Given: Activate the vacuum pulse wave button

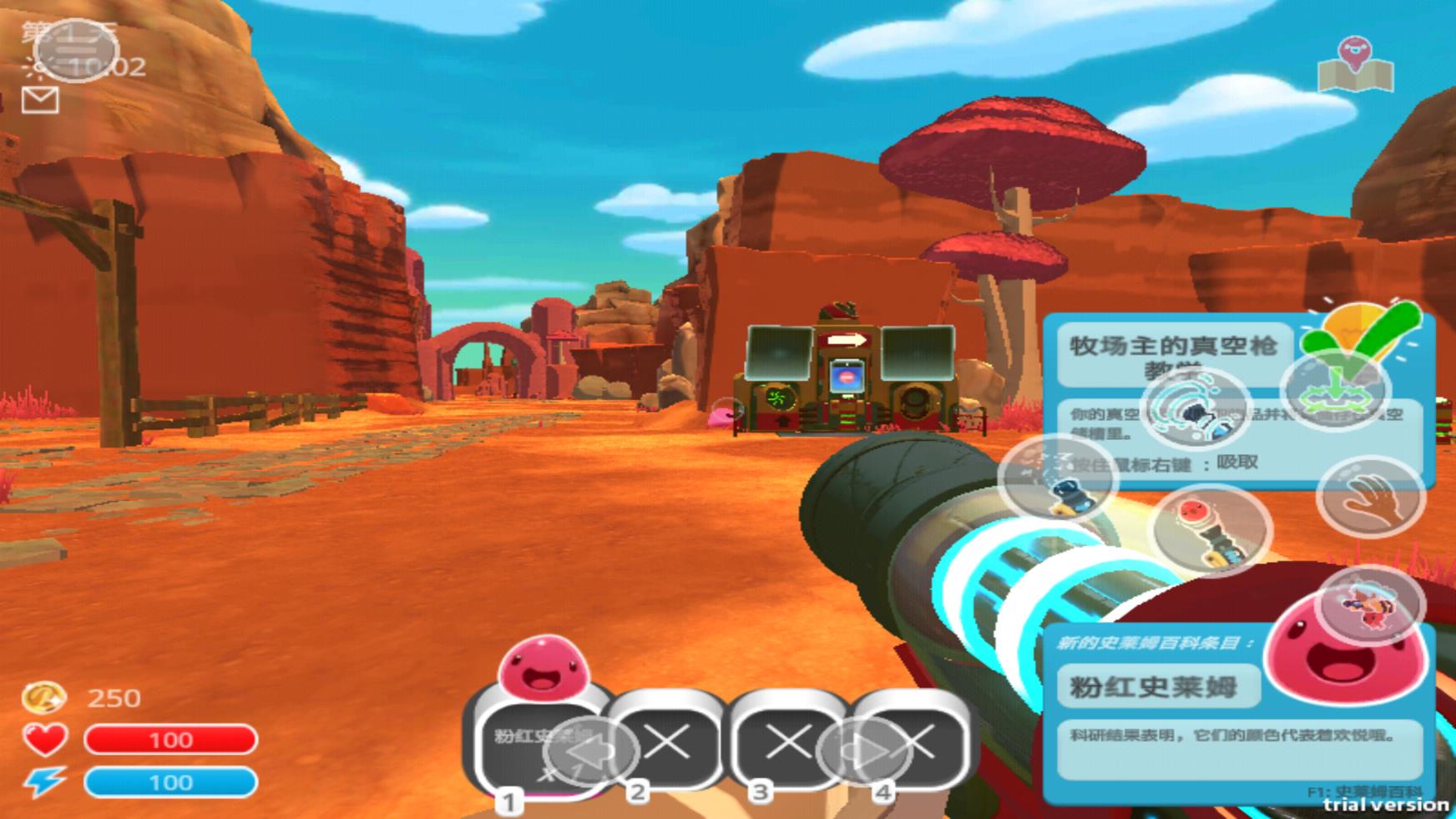Looking at the screenshot, I should pyautogui.click(x=1195, y=408).
